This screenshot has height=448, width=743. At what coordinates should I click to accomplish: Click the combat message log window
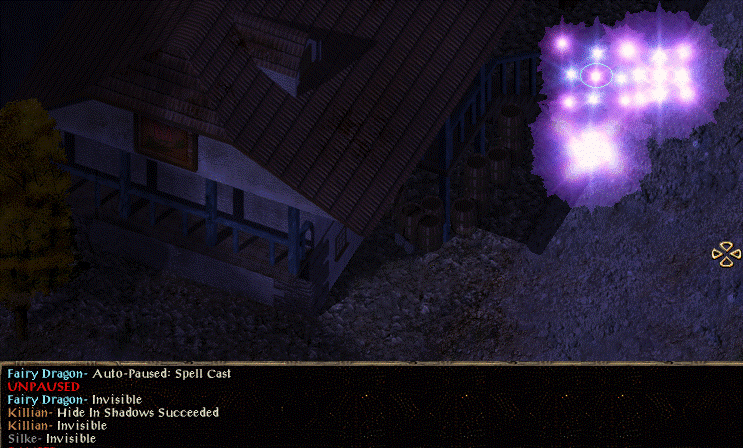point(371,406)
